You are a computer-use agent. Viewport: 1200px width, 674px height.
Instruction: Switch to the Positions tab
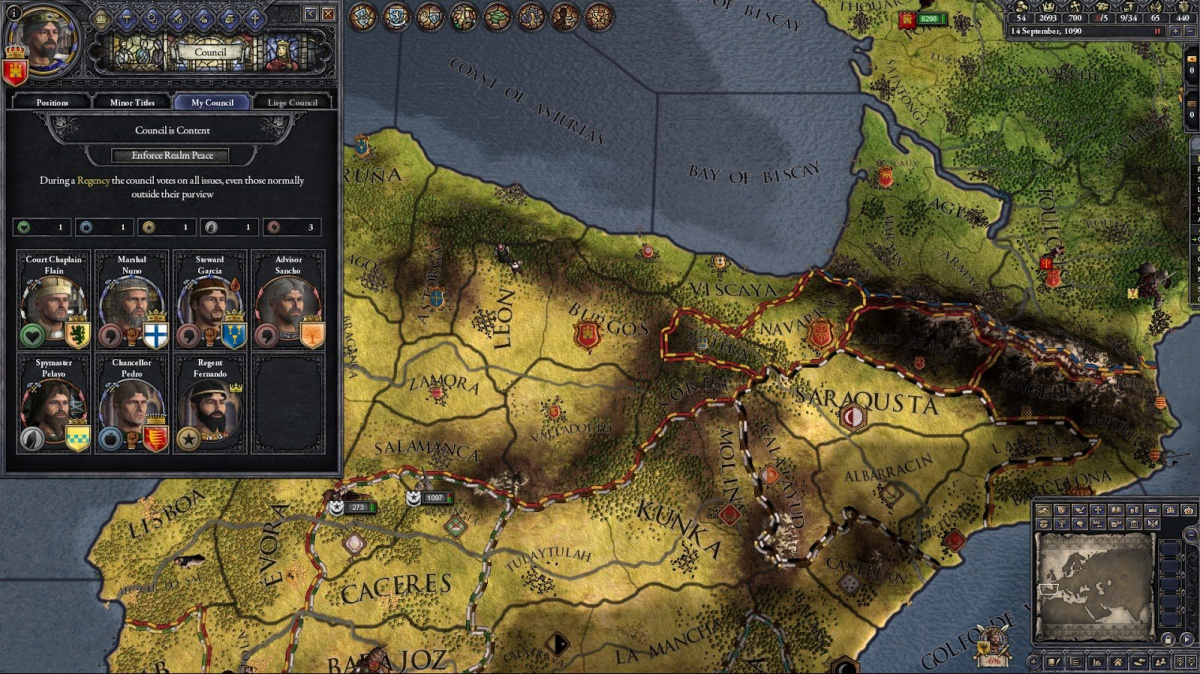52,102
